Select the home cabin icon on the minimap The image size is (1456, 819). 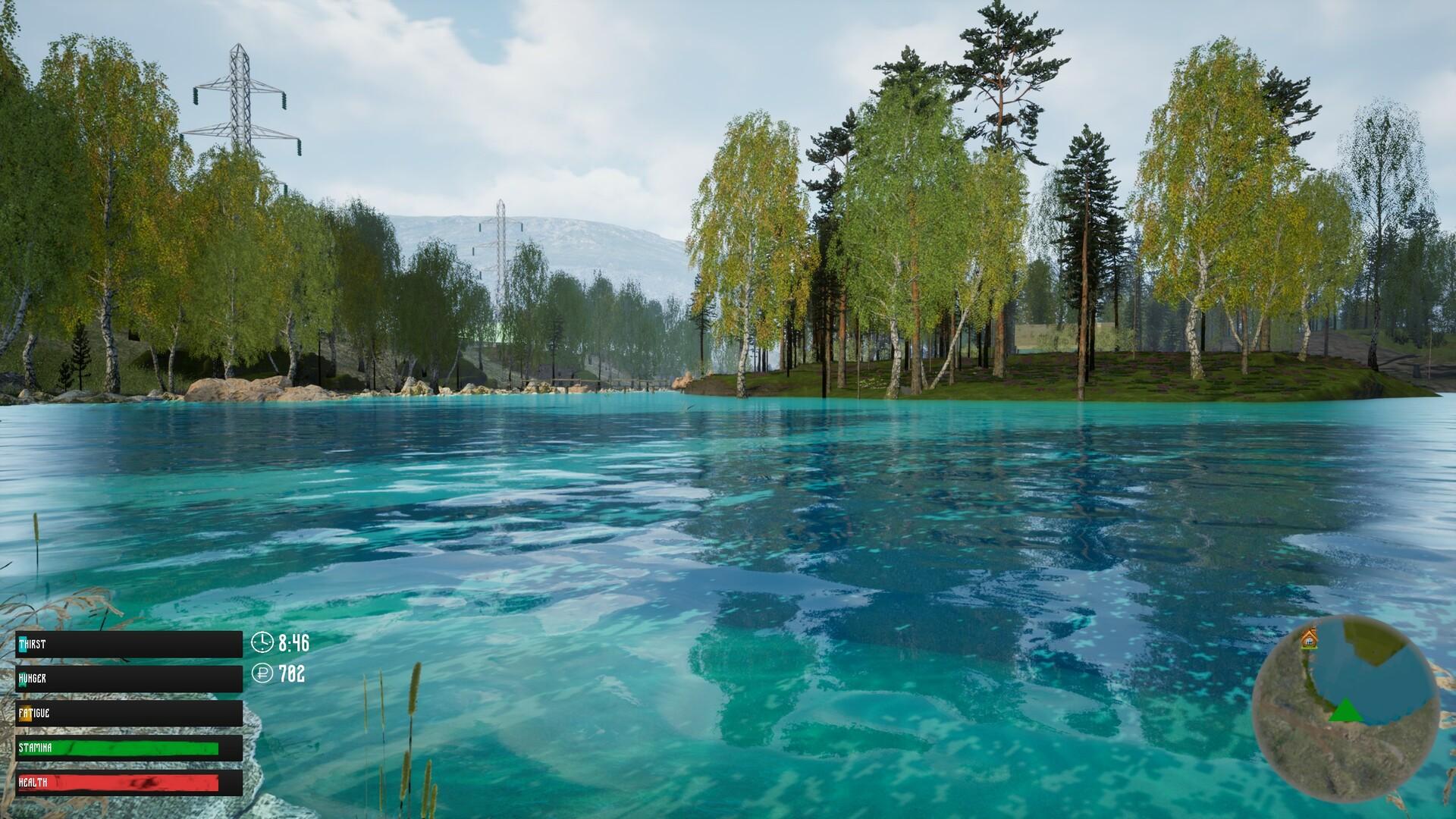(1309, 639)
